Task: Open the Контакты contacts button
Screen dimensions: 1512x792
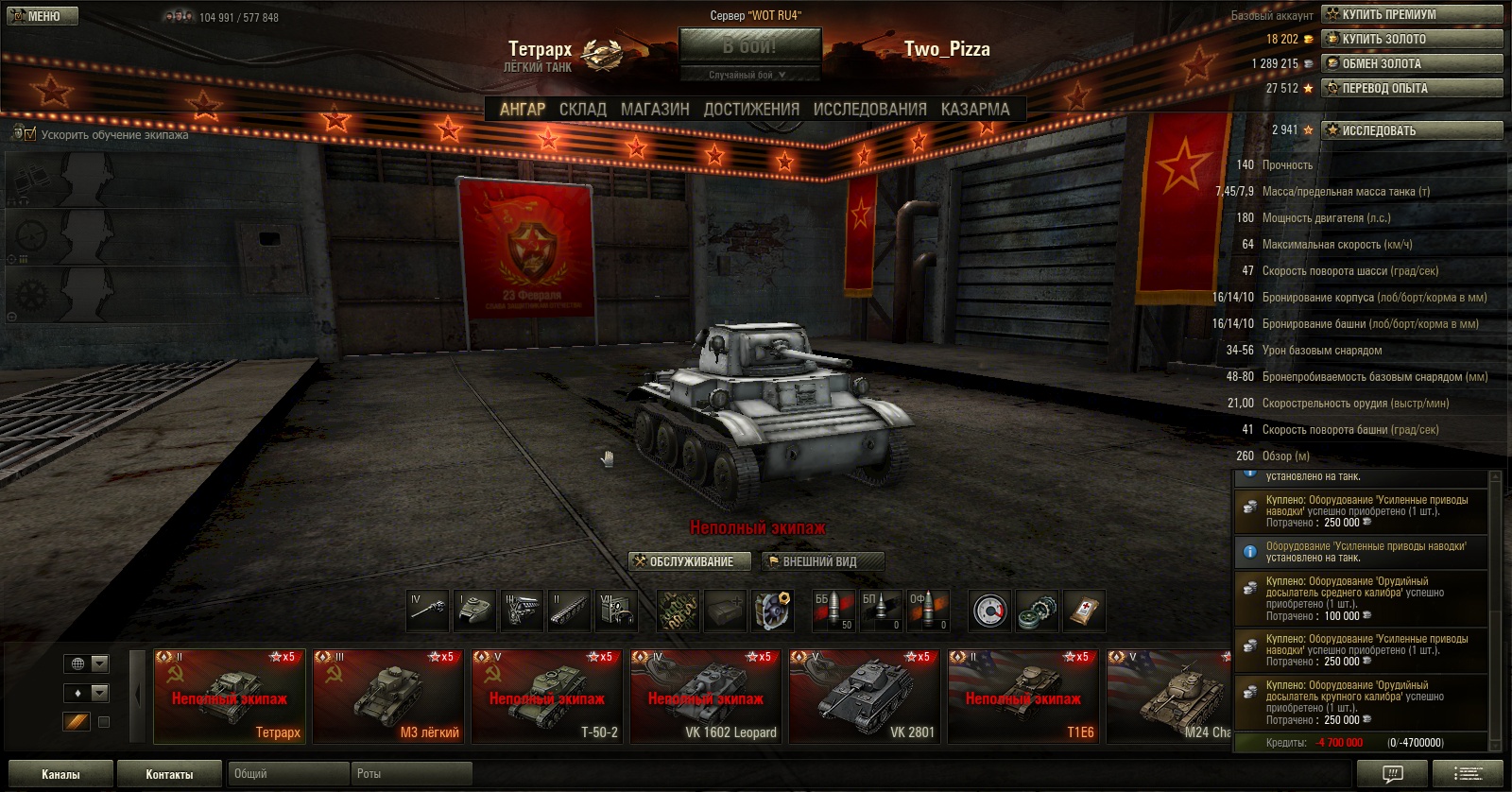Action: click(x=169, y=774)
